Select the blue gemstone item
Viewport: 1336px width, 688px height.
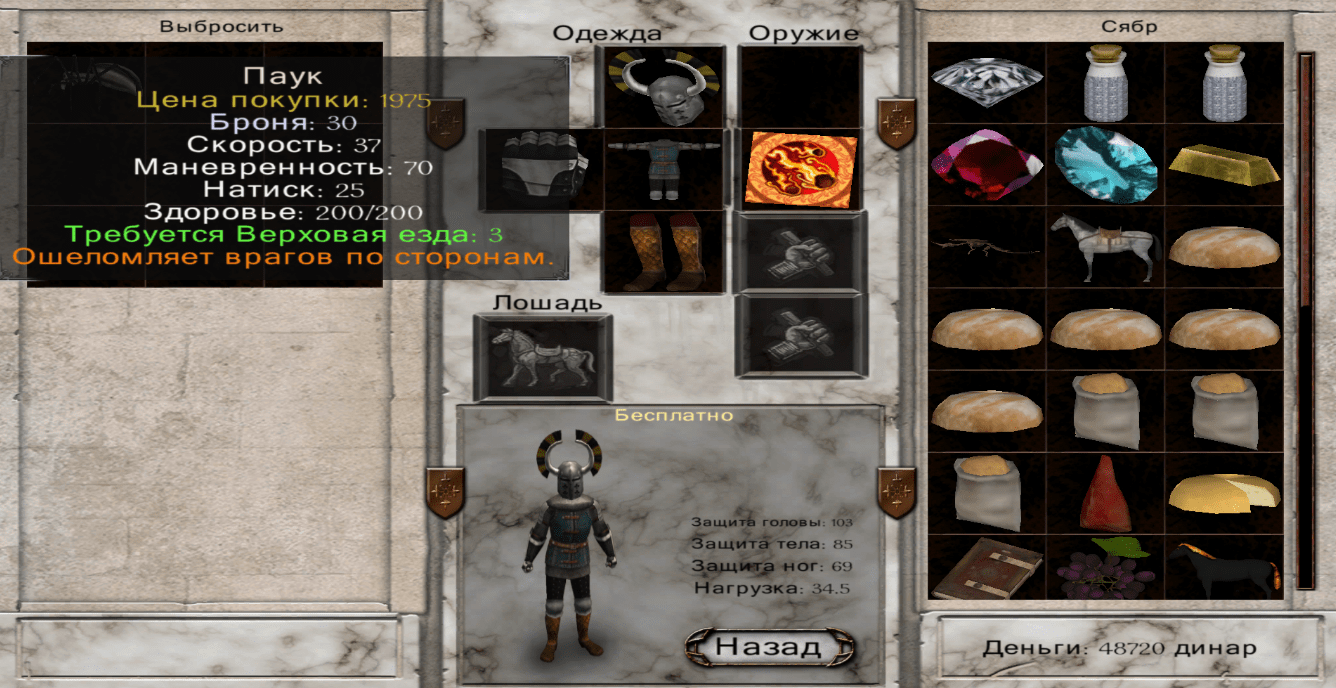[1105, 164]
